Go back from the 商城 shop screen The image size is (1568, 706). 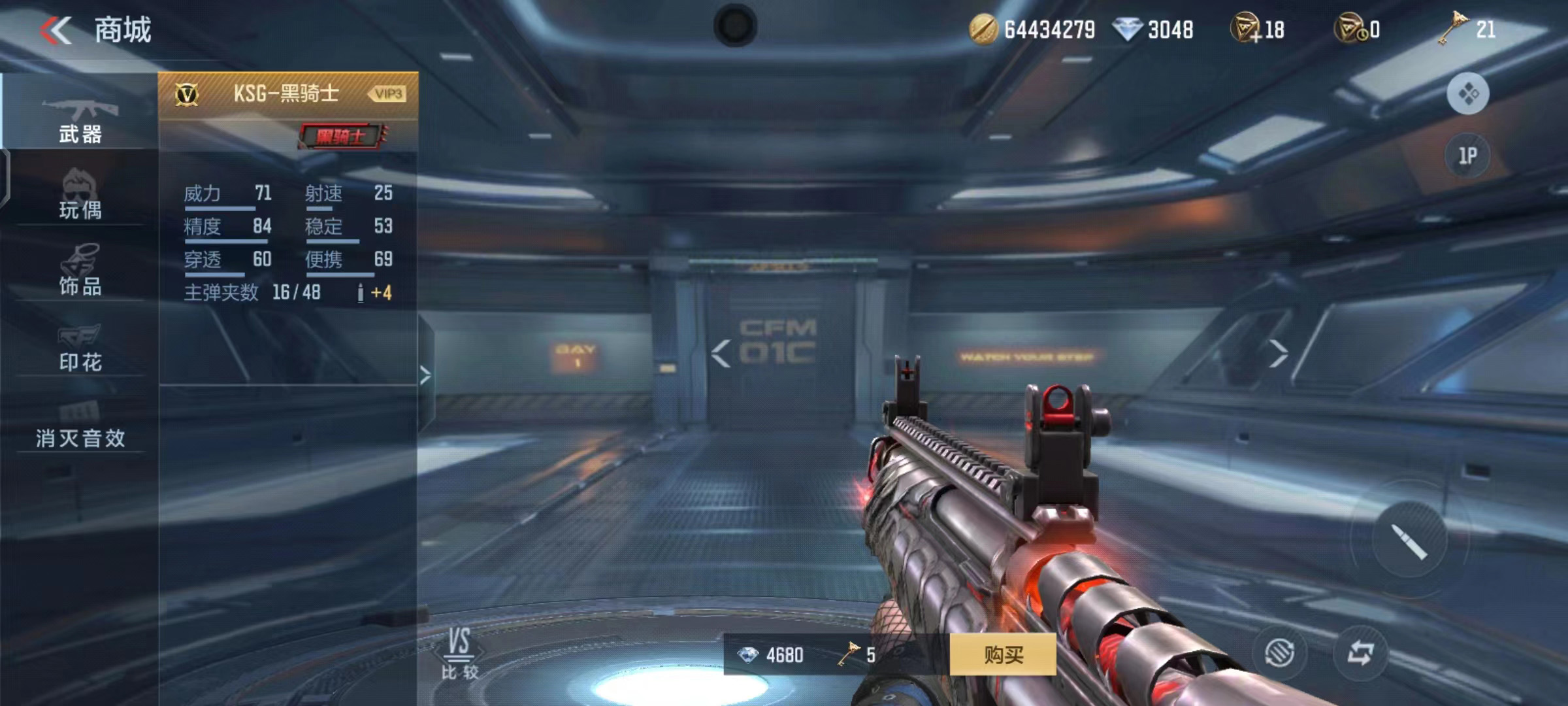point(56,30)
